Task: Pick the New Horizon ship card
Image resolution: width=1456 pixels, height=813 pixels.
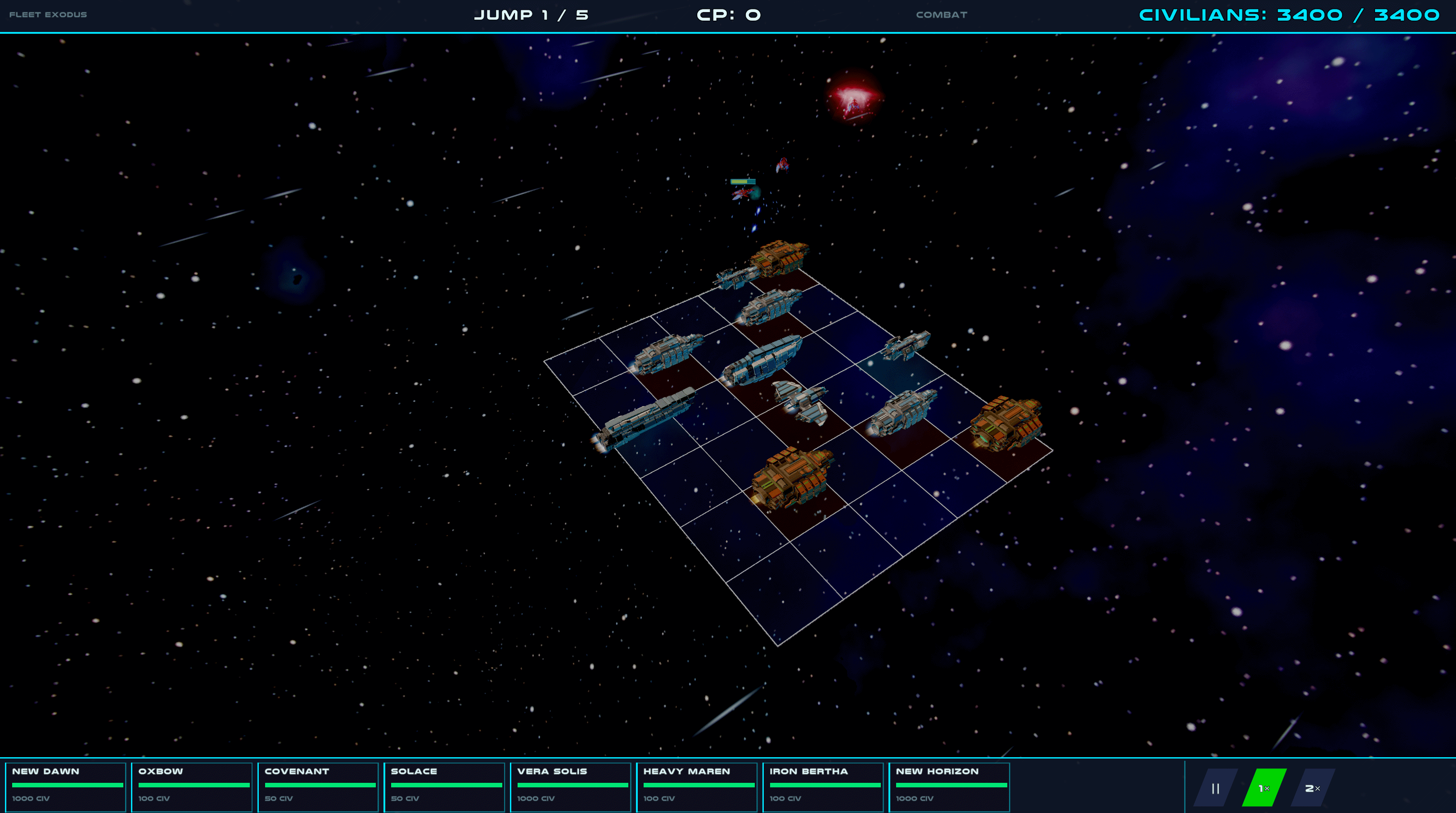Action: (x=950, y=786)
